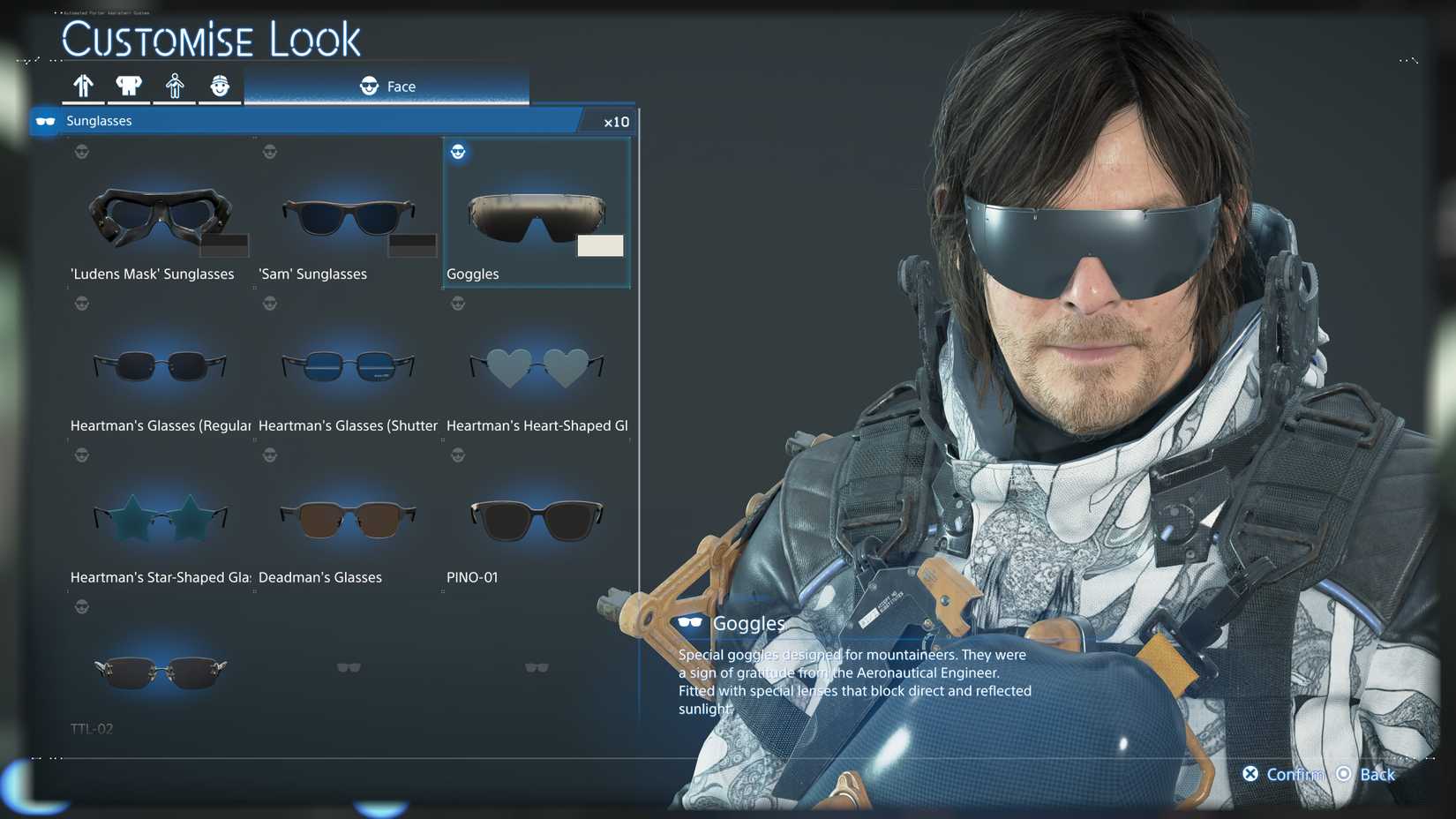1456x819 pixels.
Task: Click the face icon above 'Ludens Mask' Sunglasses
Action: tap(82, 152)
